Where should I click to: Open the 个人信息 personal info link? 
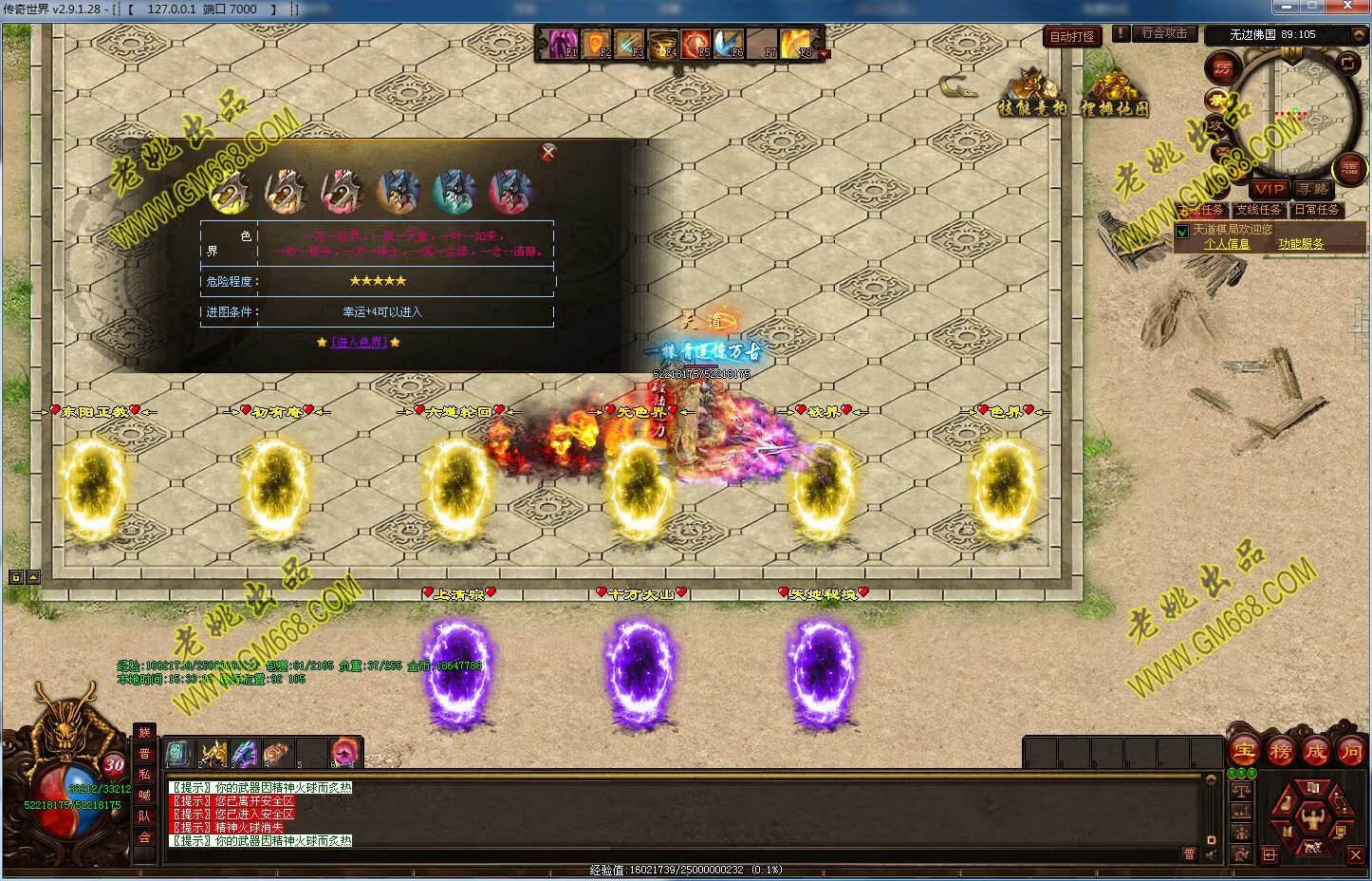1226,244
